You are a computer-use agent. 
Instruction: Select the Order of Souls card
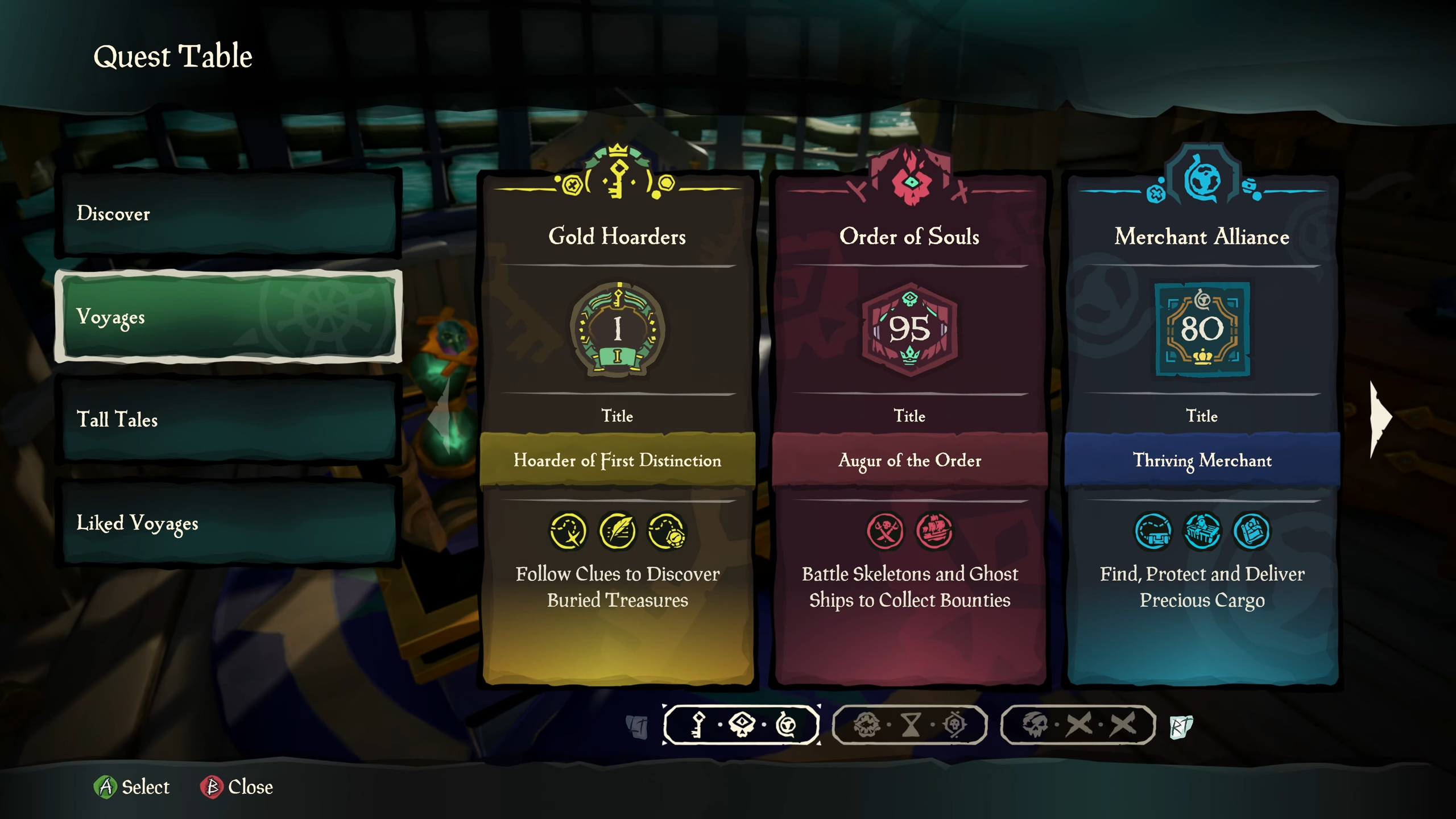909,427
